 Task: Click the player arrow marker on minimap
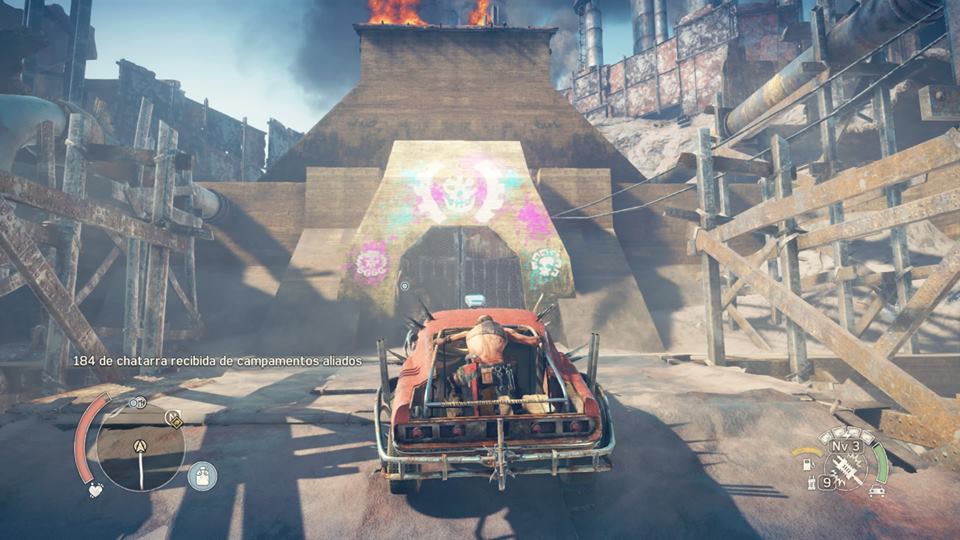click(x=140, y=446)
